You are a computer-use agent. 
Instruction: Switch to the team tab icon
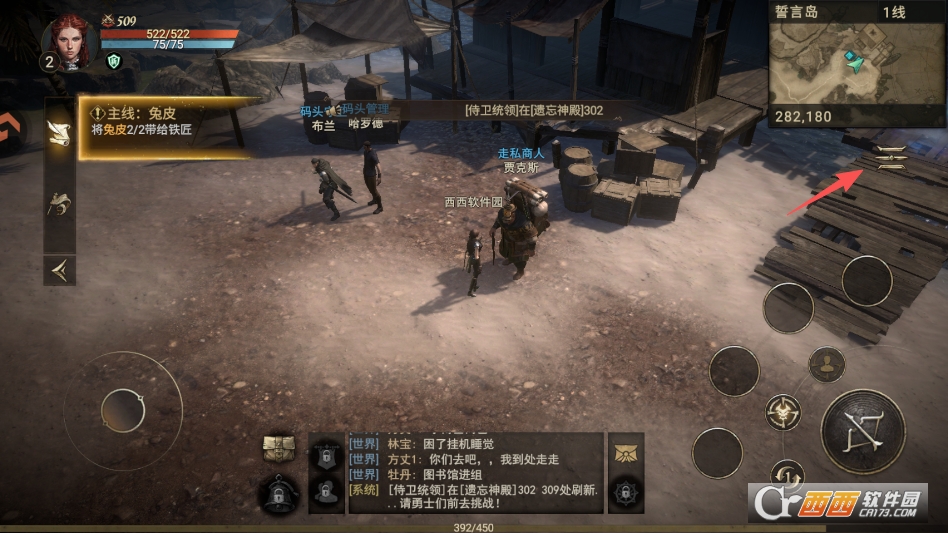(59, 204)
